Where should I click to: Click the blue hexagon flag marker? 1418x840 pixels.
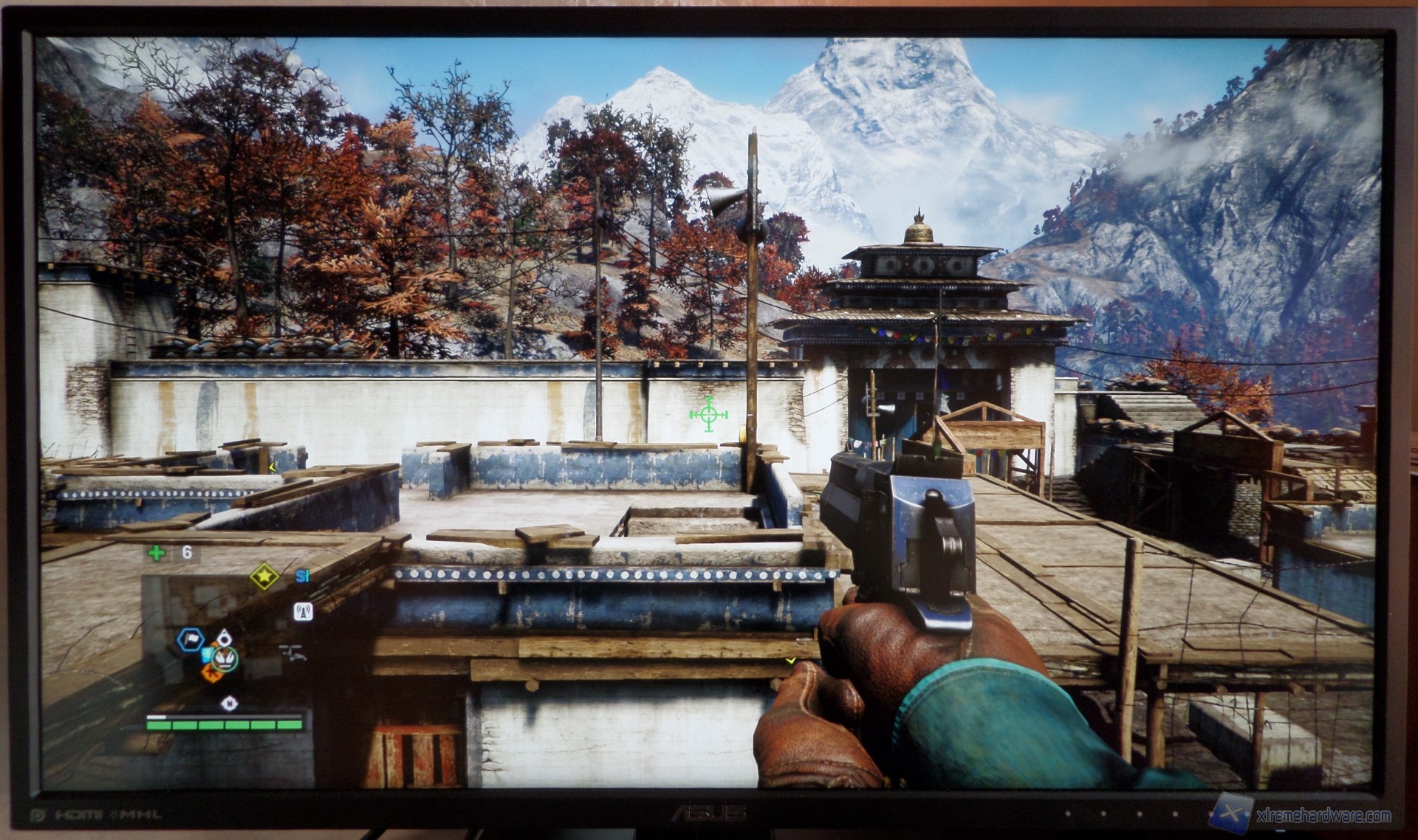coord(191,639)
